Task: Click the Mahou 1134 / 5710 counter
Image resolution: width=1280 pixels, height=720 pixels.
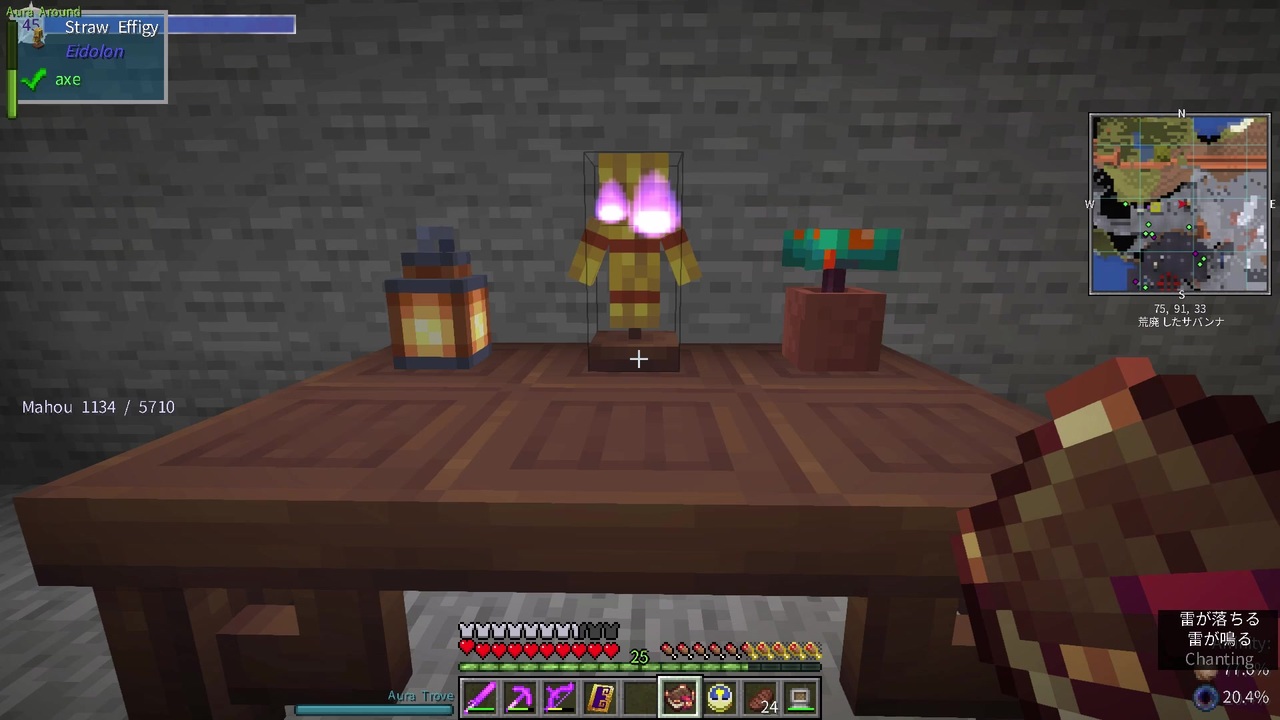Action: coord(98,407)
